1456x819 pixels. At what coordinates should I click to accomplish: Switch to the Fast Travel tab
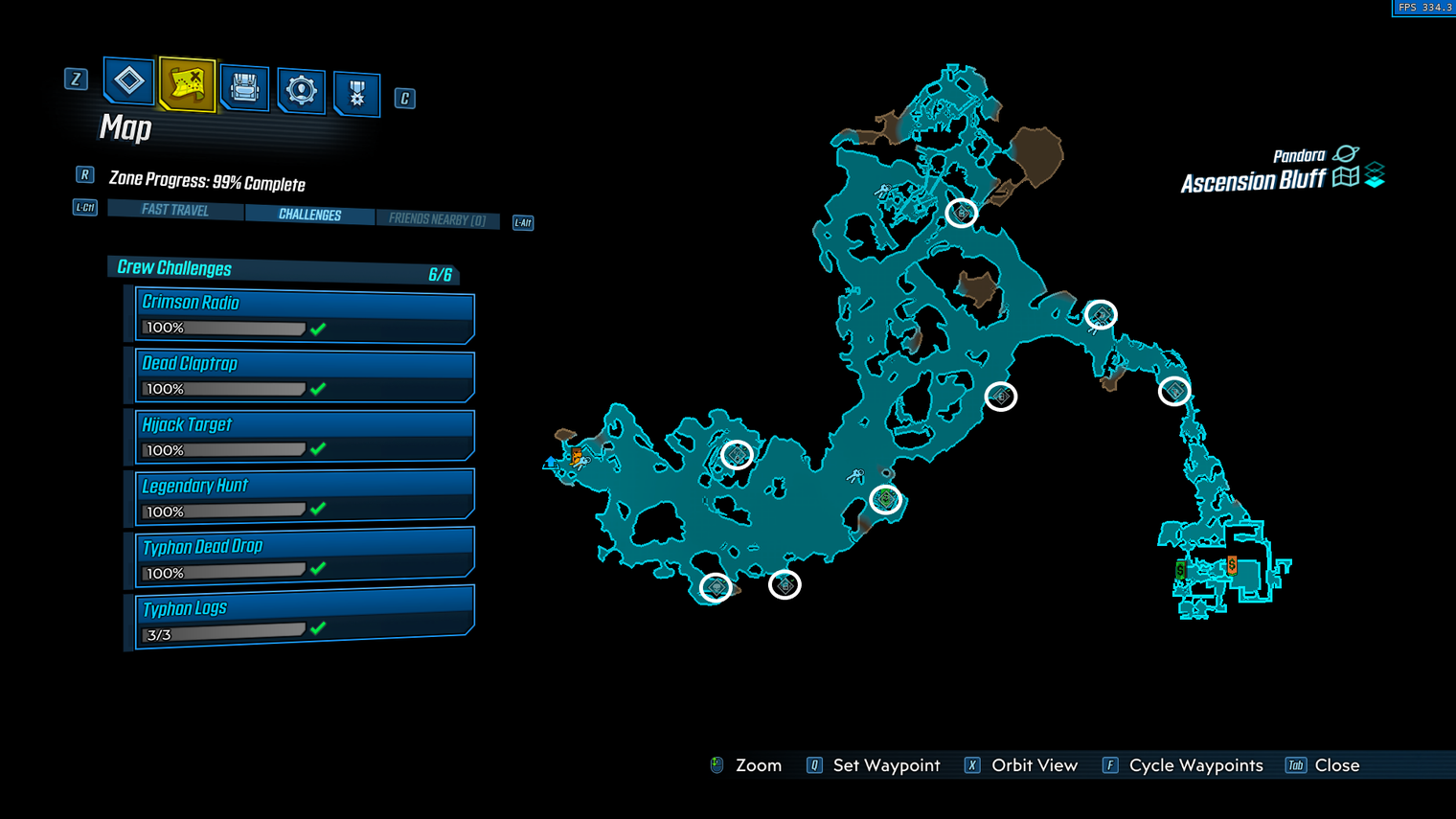pyautogui.click(x=175, y=210)
